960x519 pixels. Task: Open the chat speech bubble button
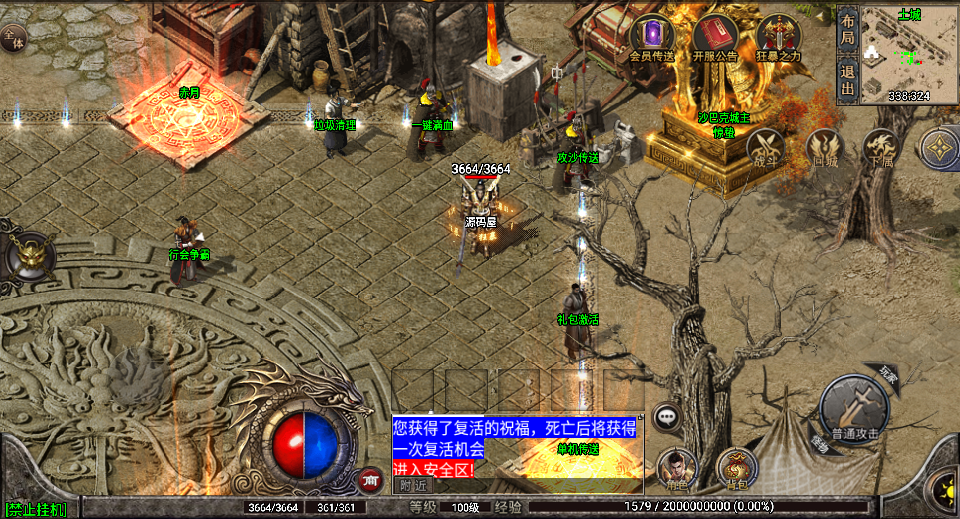[x=667, y=417]
